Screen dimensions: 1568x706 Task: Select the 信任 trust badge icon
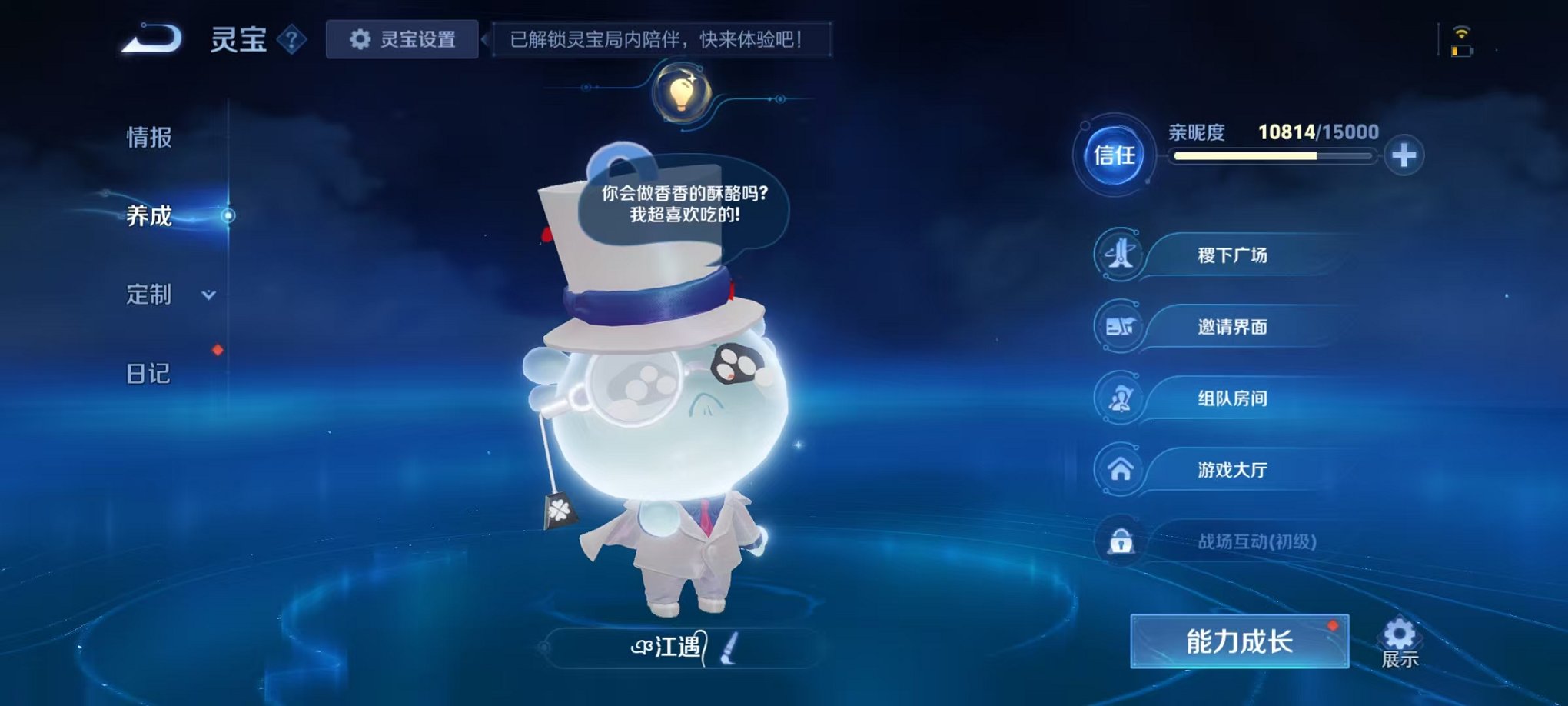point(1114,155)
